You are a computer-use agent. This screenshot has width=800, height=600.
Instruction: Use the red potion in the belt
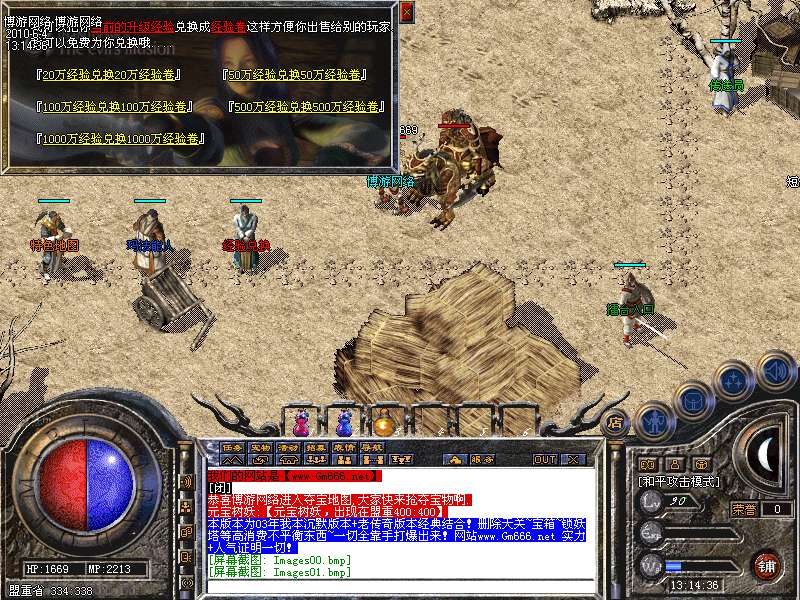pos(303,420)
